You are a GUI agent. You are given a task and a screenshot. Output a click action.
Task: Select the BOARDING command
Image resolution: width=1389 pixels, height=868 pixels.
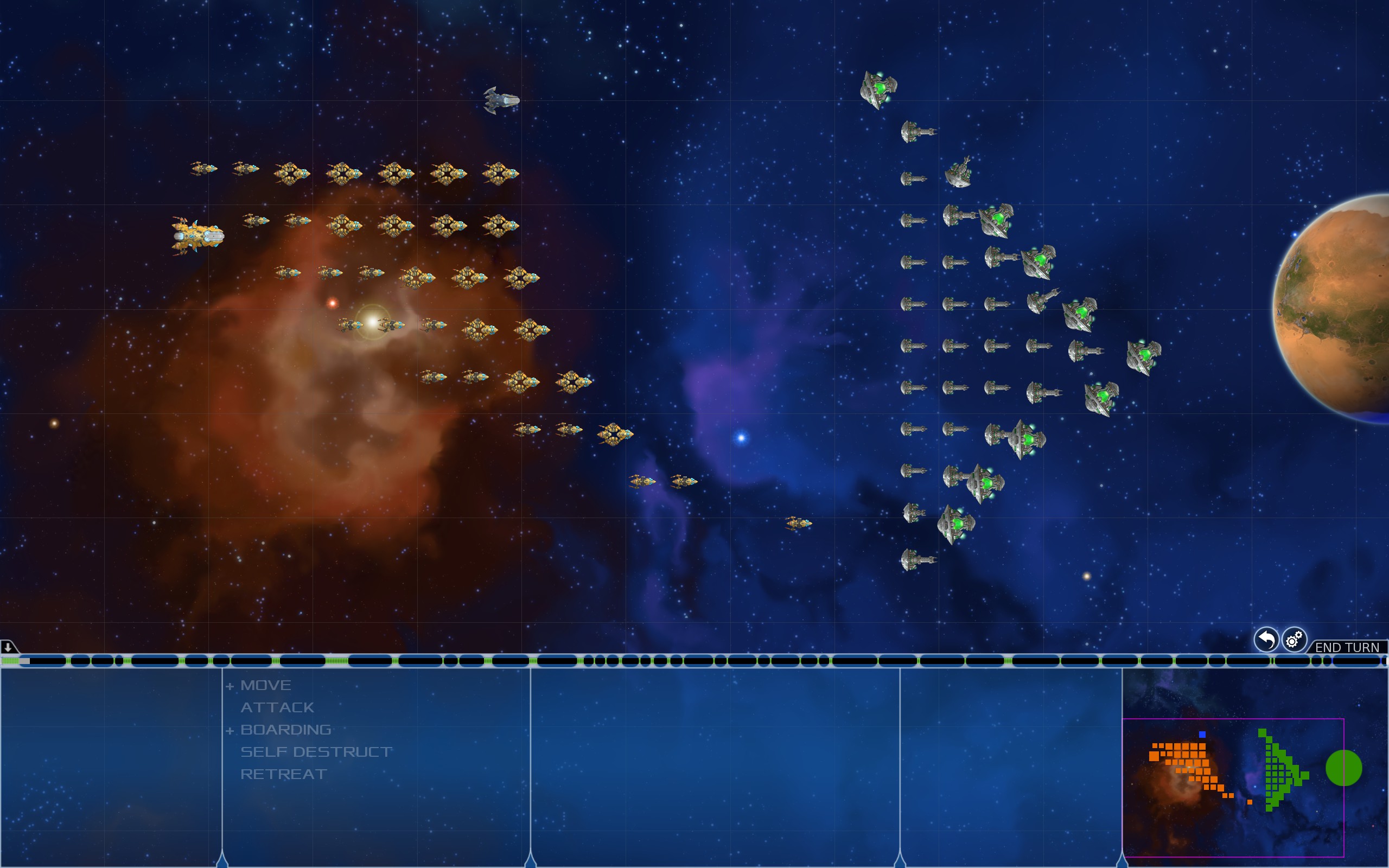(x=286, y=730)
